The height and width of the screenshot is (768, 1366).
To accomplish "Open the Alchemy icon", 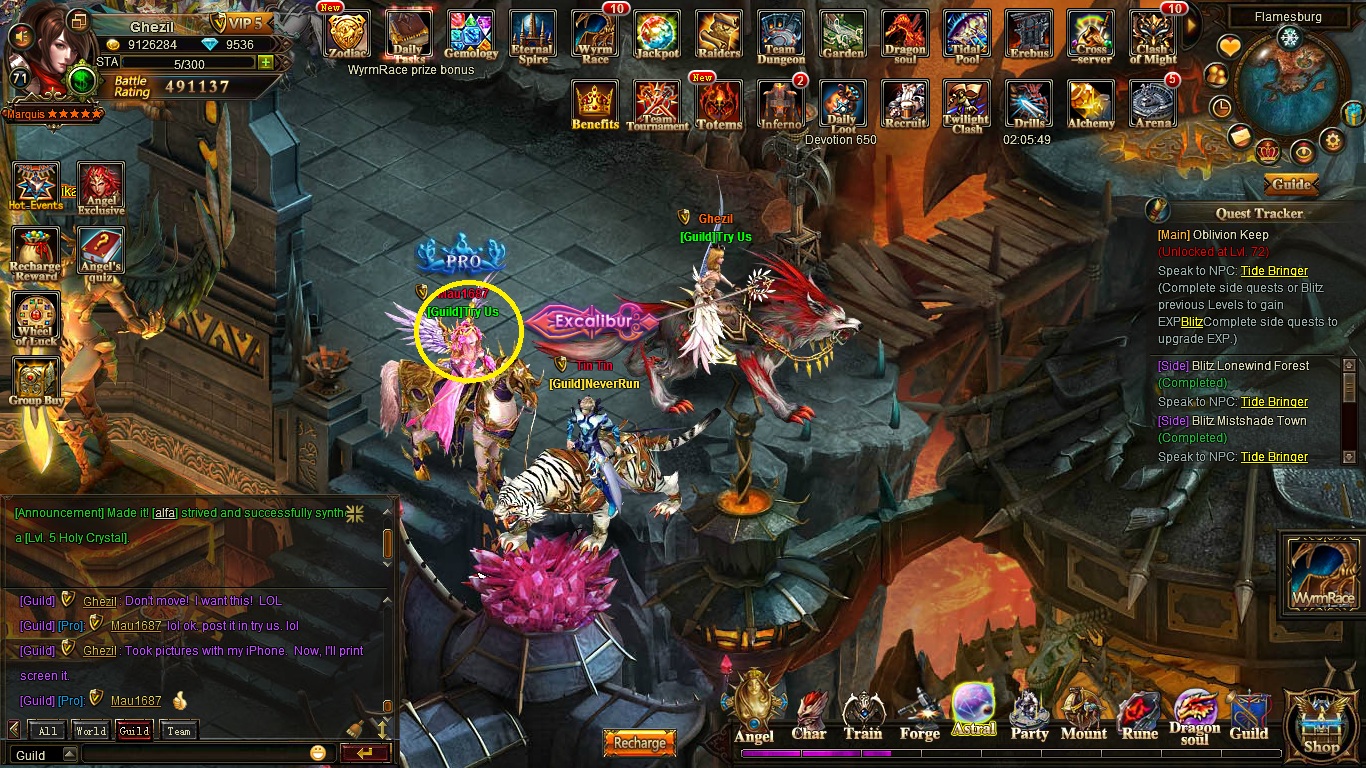I will 1091,104.
